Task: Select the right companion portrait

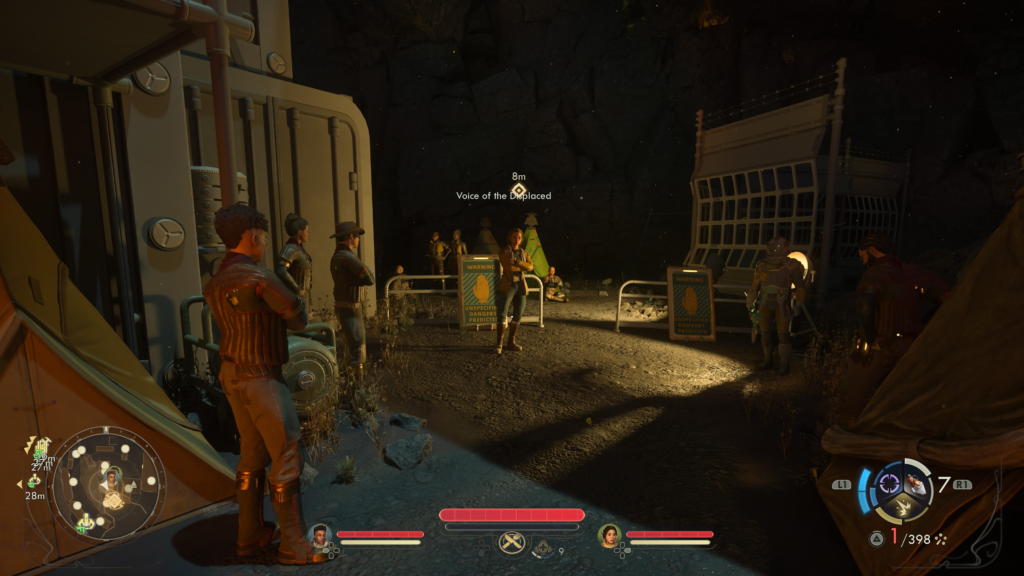Action: (x=609, y=536)
